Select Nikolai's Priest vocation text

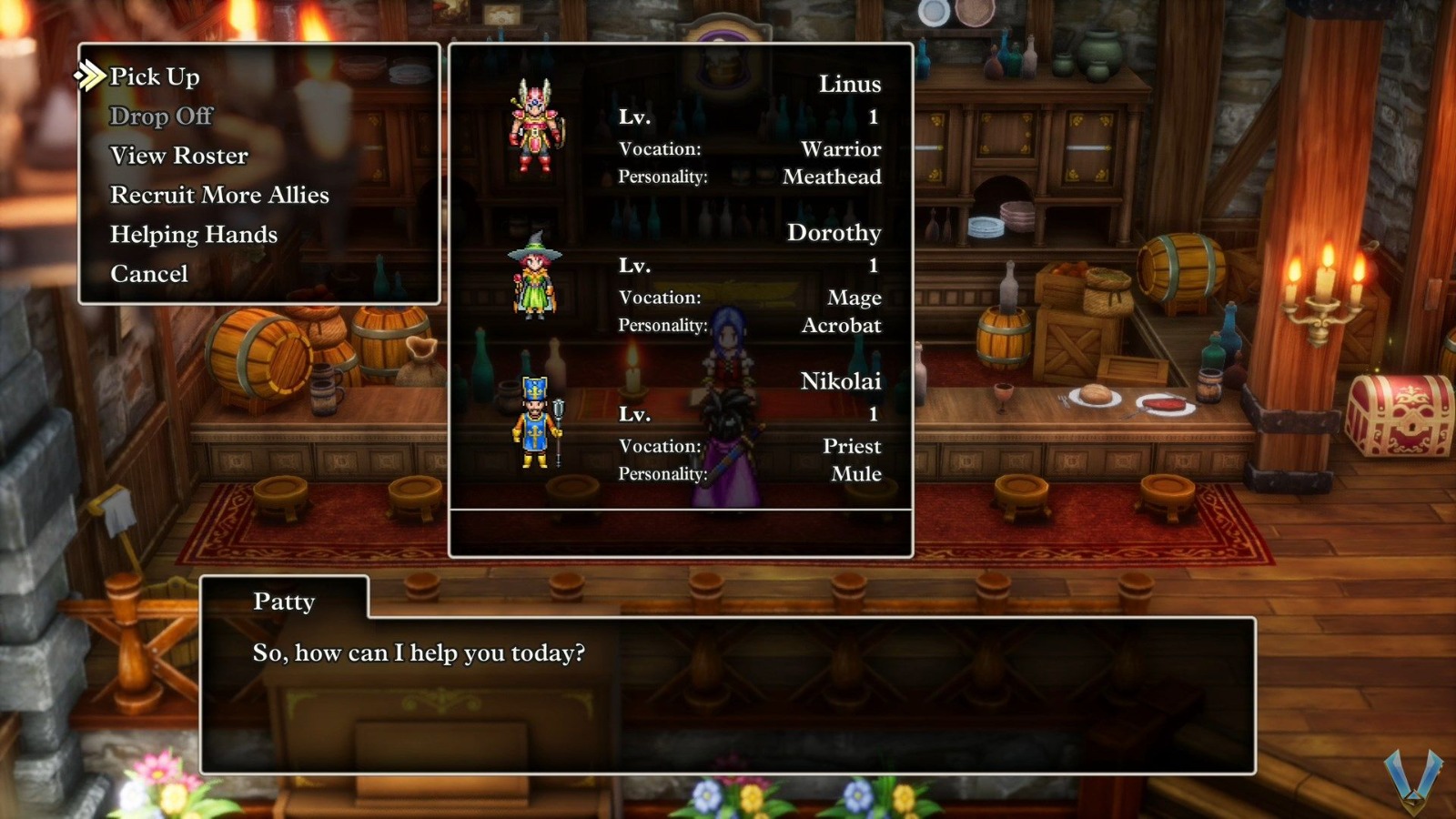[x=853, y=446]
